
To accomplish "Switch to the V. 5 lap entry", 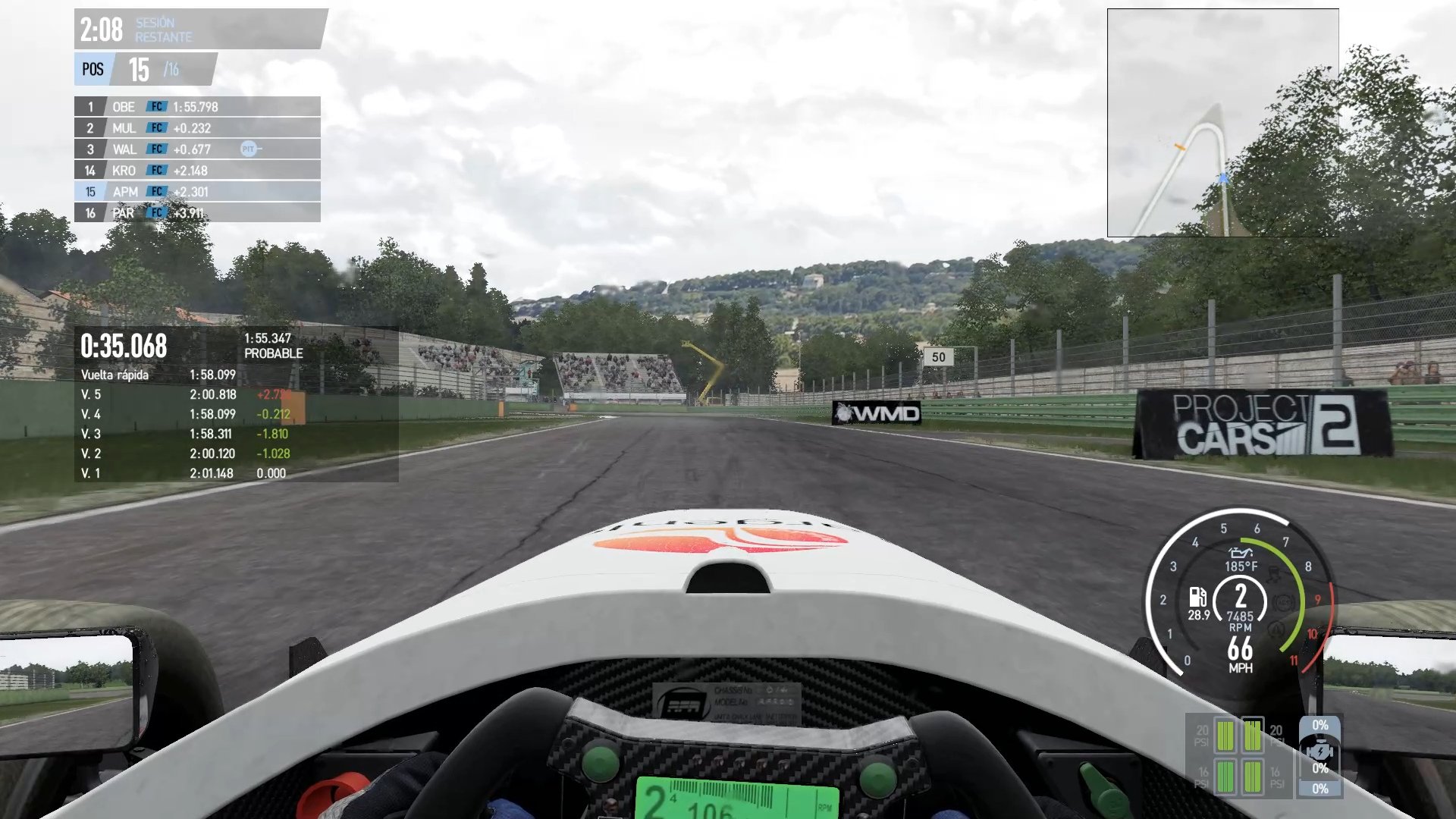I will (152, 394).
